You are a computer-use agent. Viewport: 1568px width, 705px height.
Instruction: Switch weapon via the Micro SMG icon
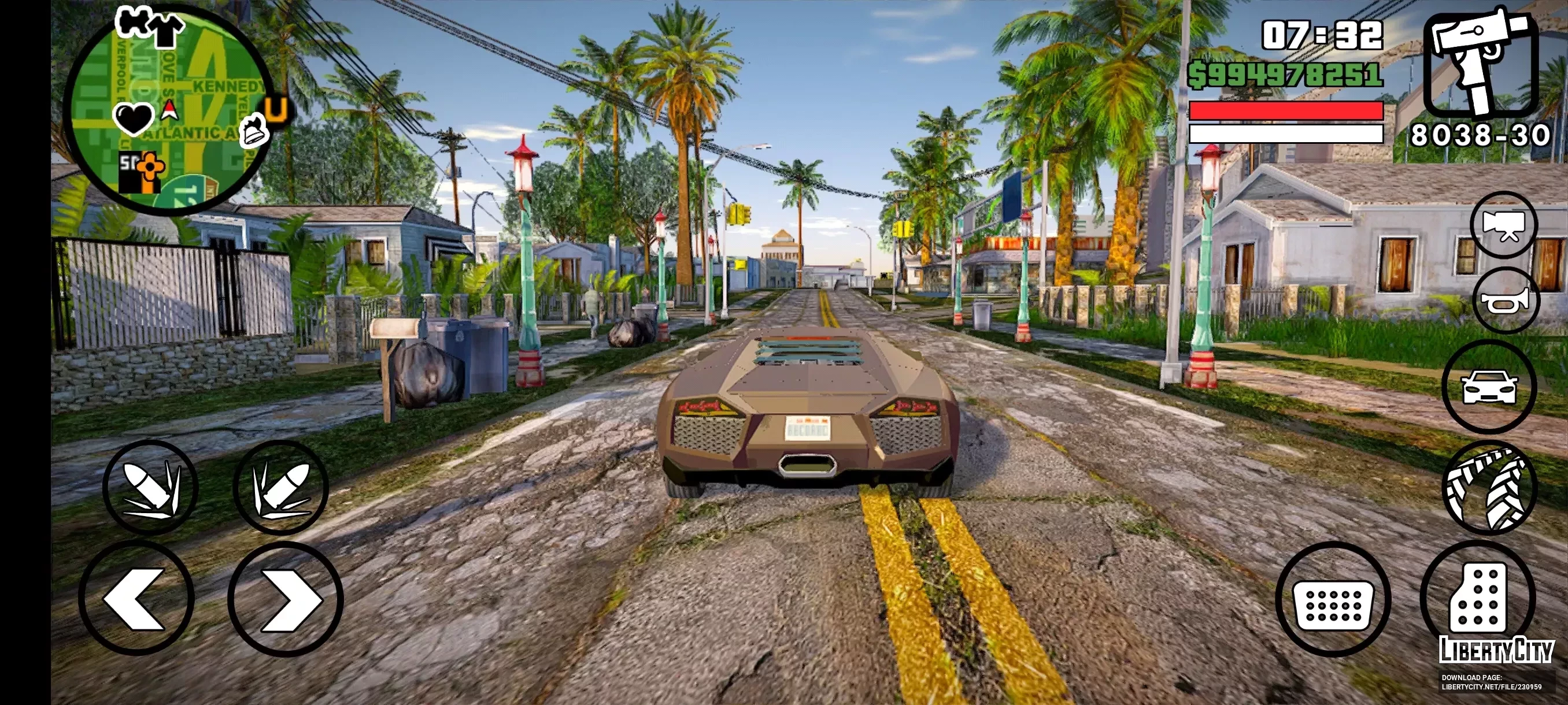click(1480, 64)
